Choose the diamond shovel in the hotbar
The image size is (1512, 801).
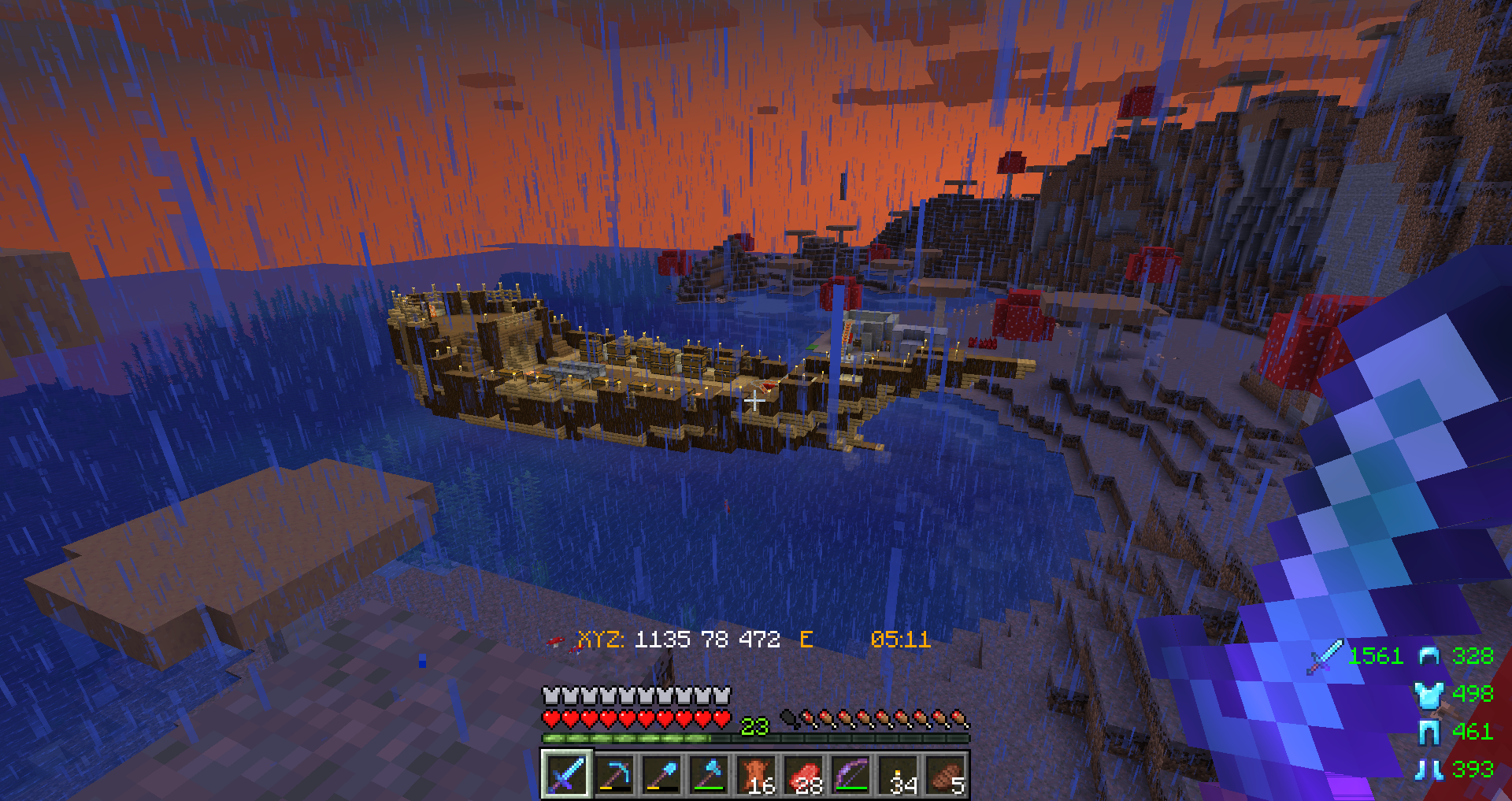pyautogui.click(x=661, y=774)
